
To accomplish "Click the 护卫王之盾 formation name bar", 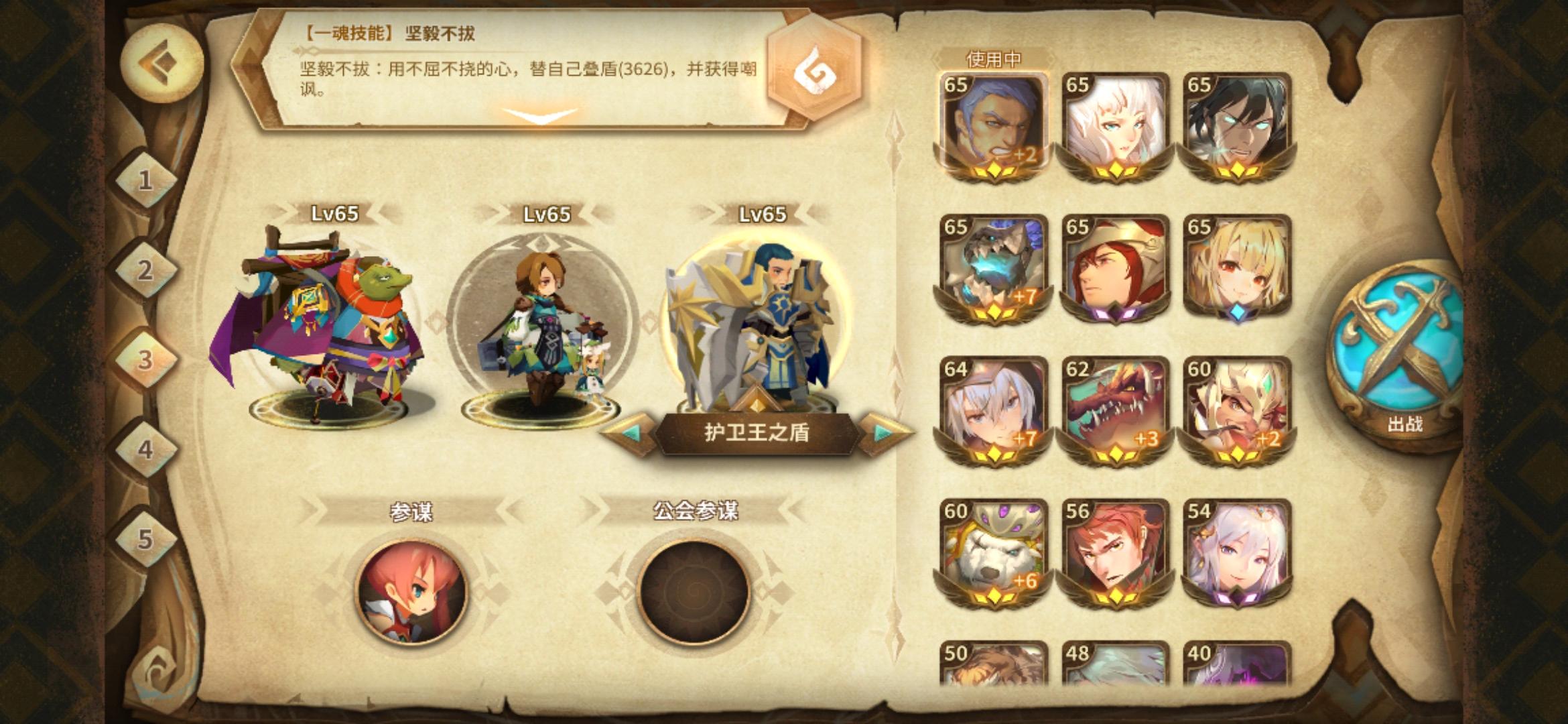I will click(756, 436).
